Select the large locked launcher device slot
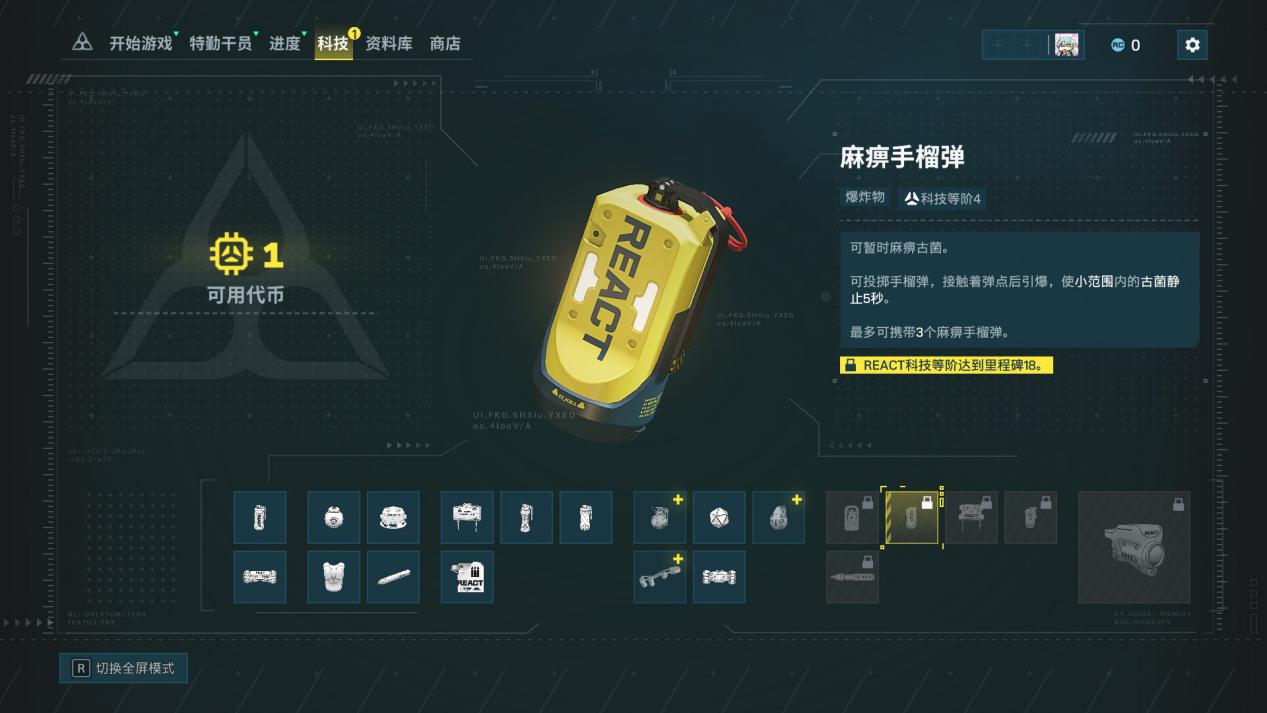1267x713 pixels. (1134, 547)
